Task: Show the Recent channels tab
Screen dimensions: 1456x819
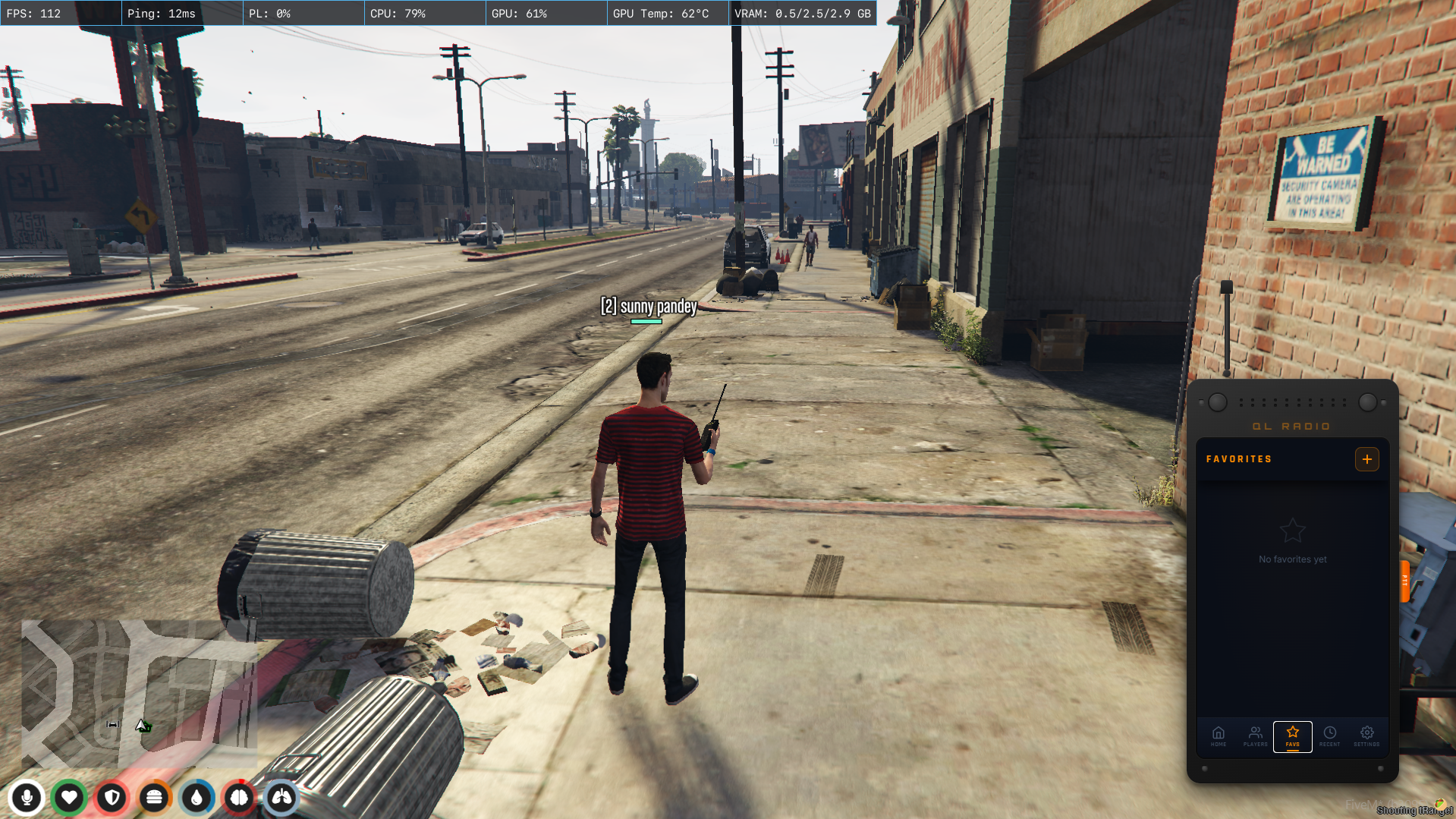Action: click(x=1330, y=736)
